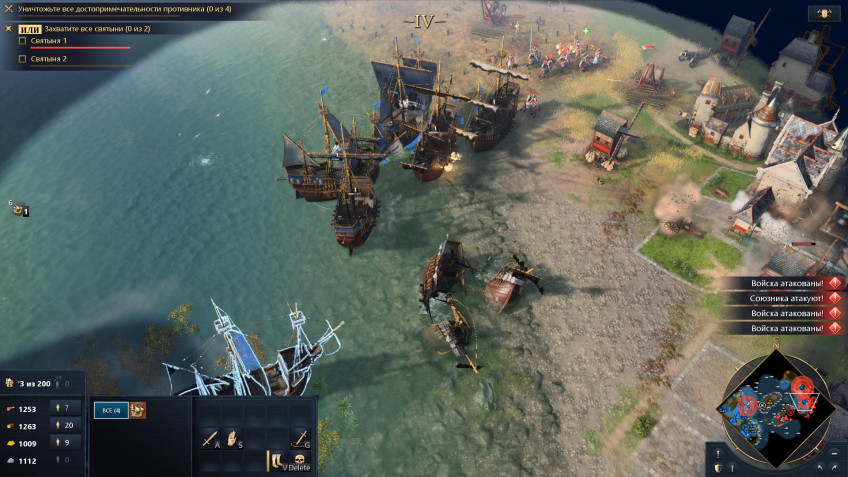Jump to "Союзника атакуют!" notification
Image resolution: width=848 pixels, height=477 pixels.
pyautogui.click(x=787, y=298)
